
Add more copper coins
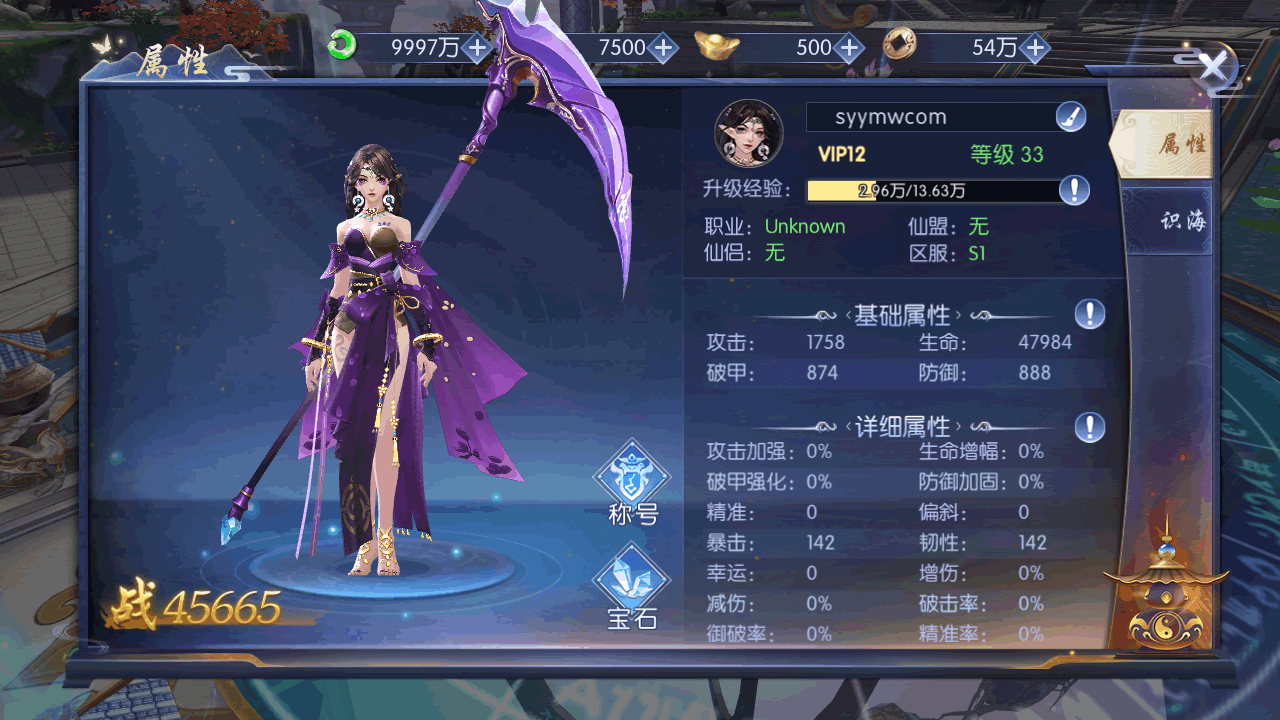coord(1035,47)
